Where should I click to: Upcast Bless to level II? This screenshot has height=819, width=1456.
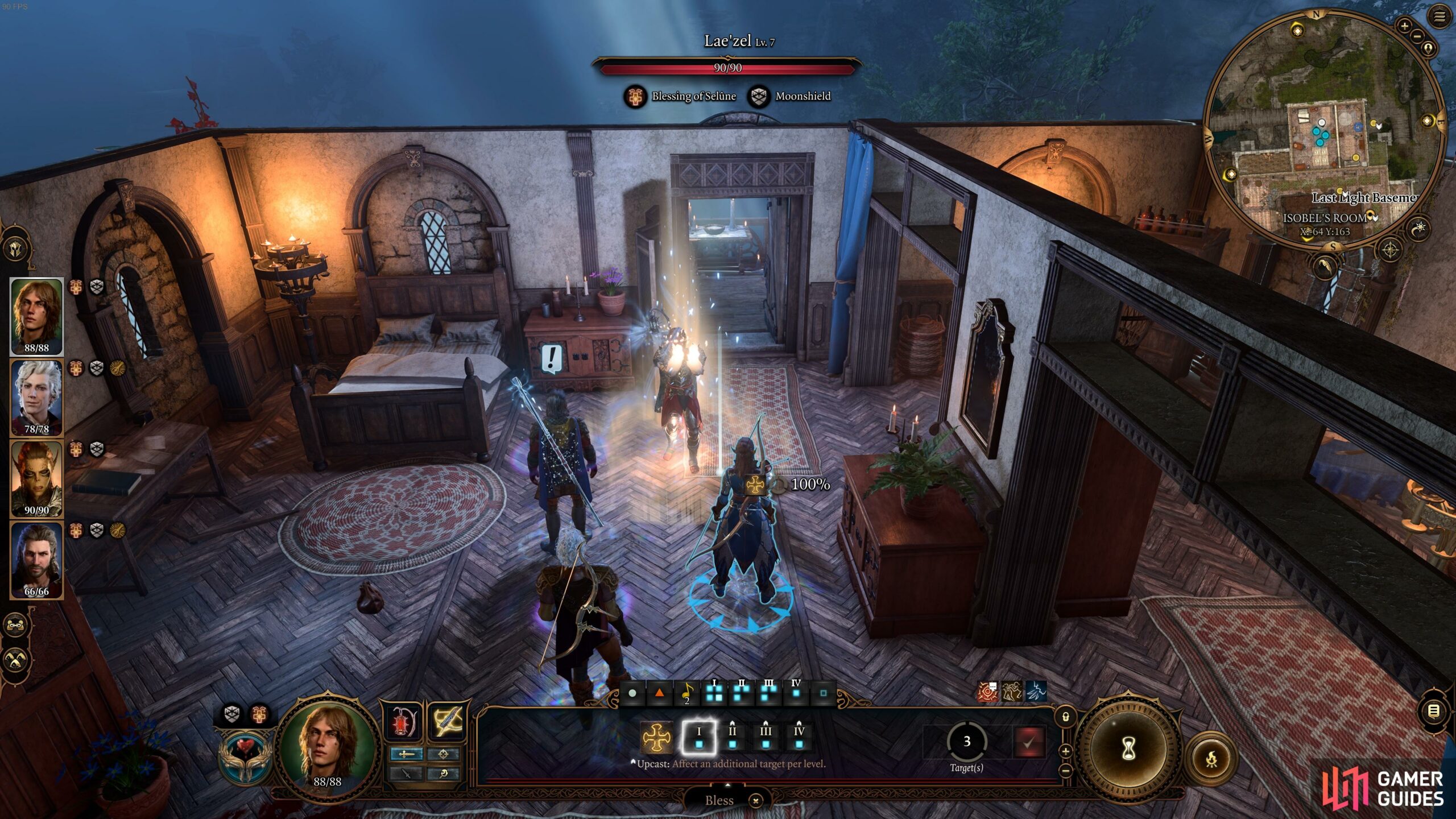(733, 737)
